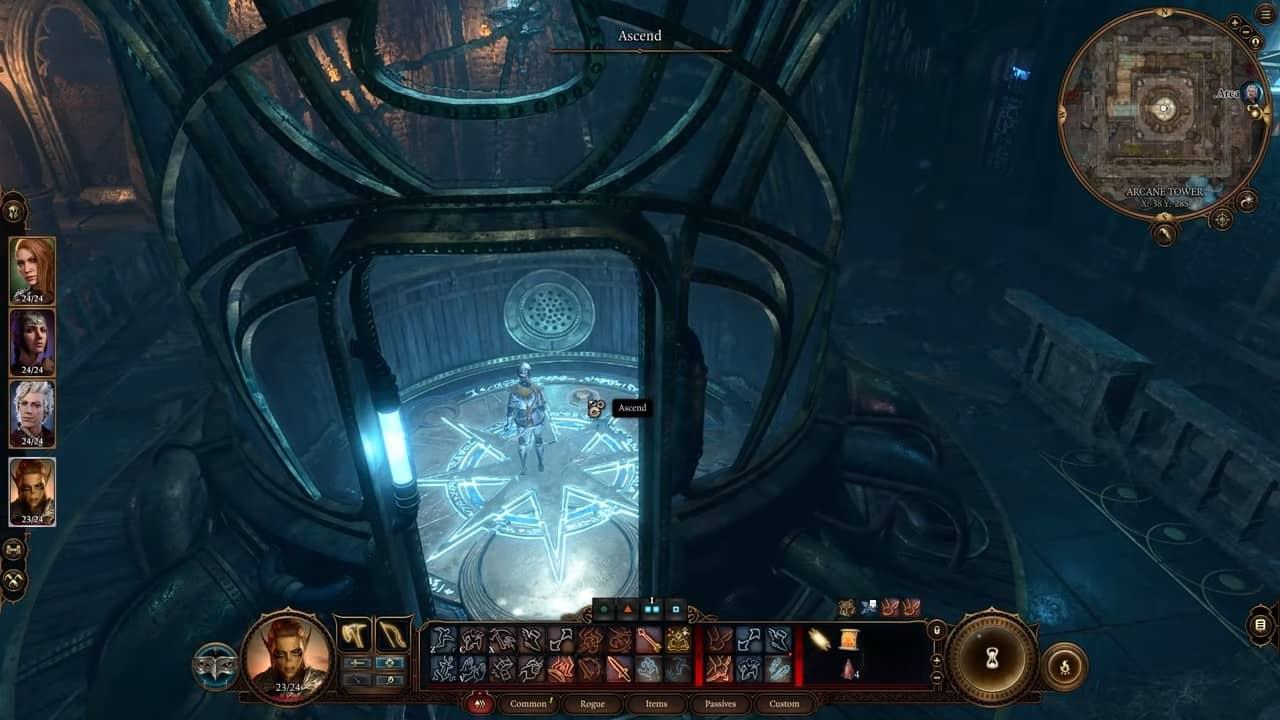
Task: Show the Passives tab
Action: coord(720,704)
